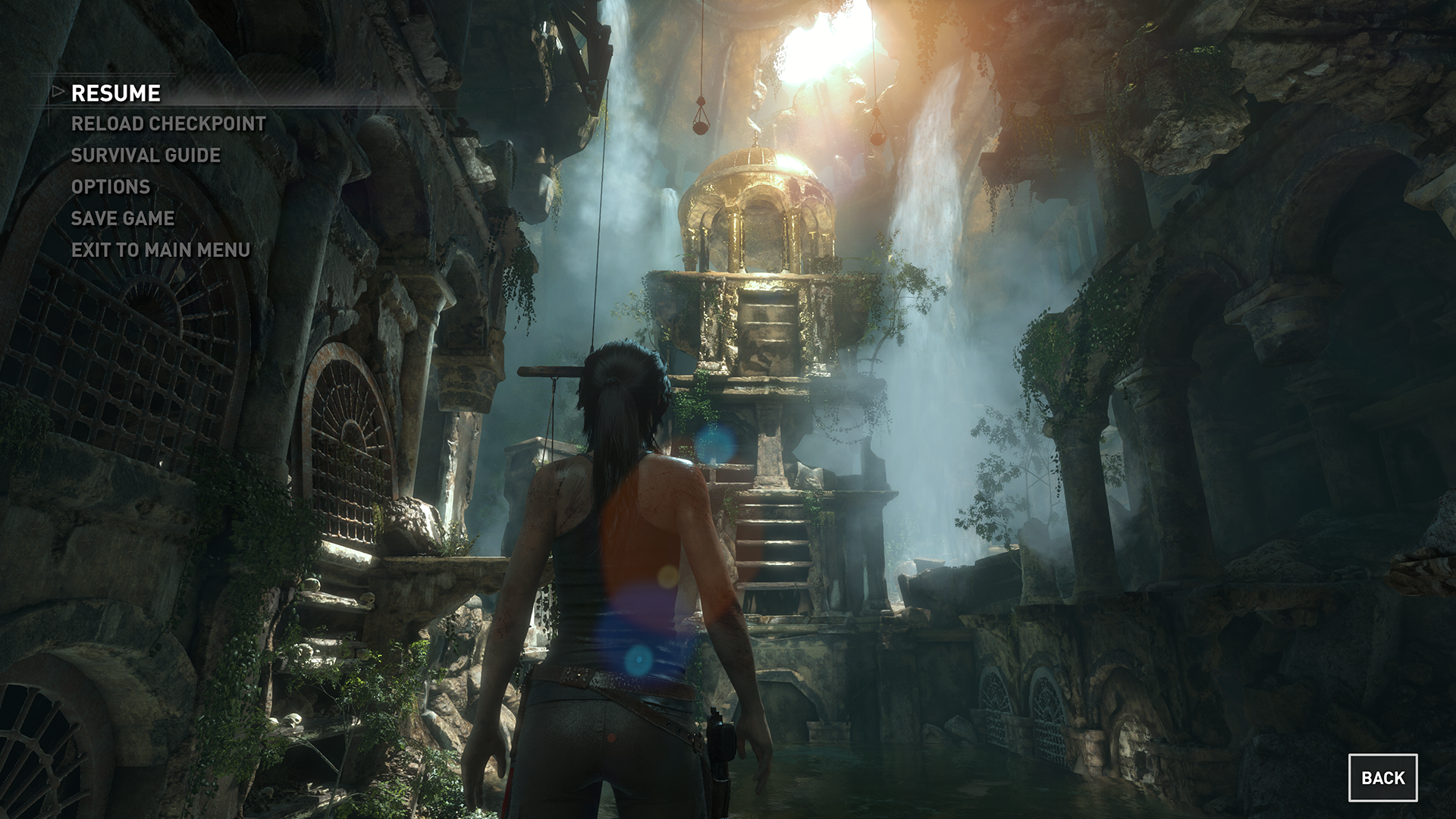The image size is (1456, 819).
Task: Open the Survival Guide
Action: click(x=146, y=155)
